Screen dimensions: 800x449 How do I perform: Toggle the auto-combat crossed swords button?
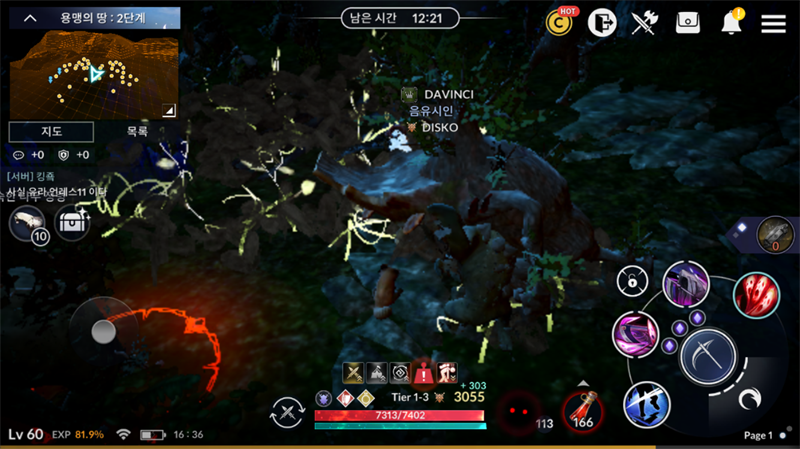[288, 412]
